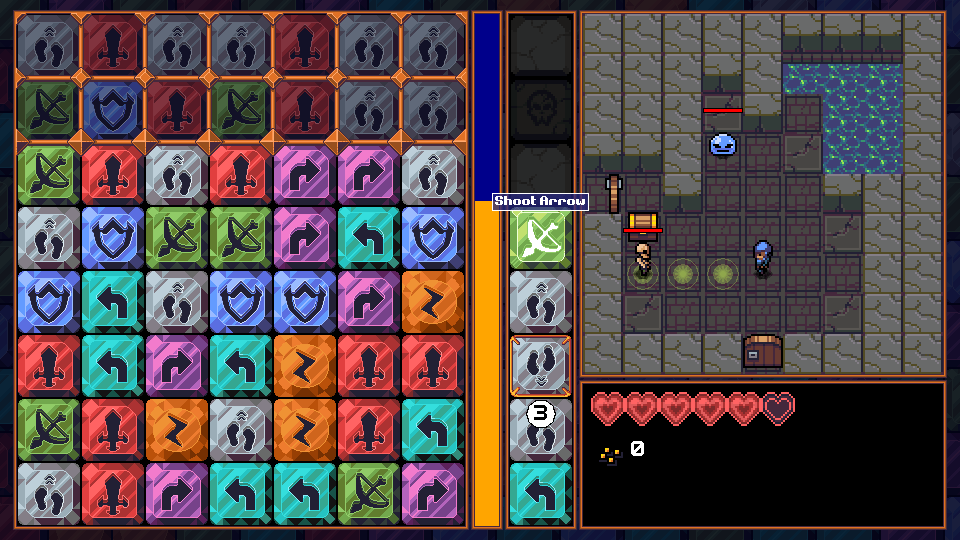
Task: Choose the footsteps tile with the 3 badge
Action: click(x=540, y=430)
